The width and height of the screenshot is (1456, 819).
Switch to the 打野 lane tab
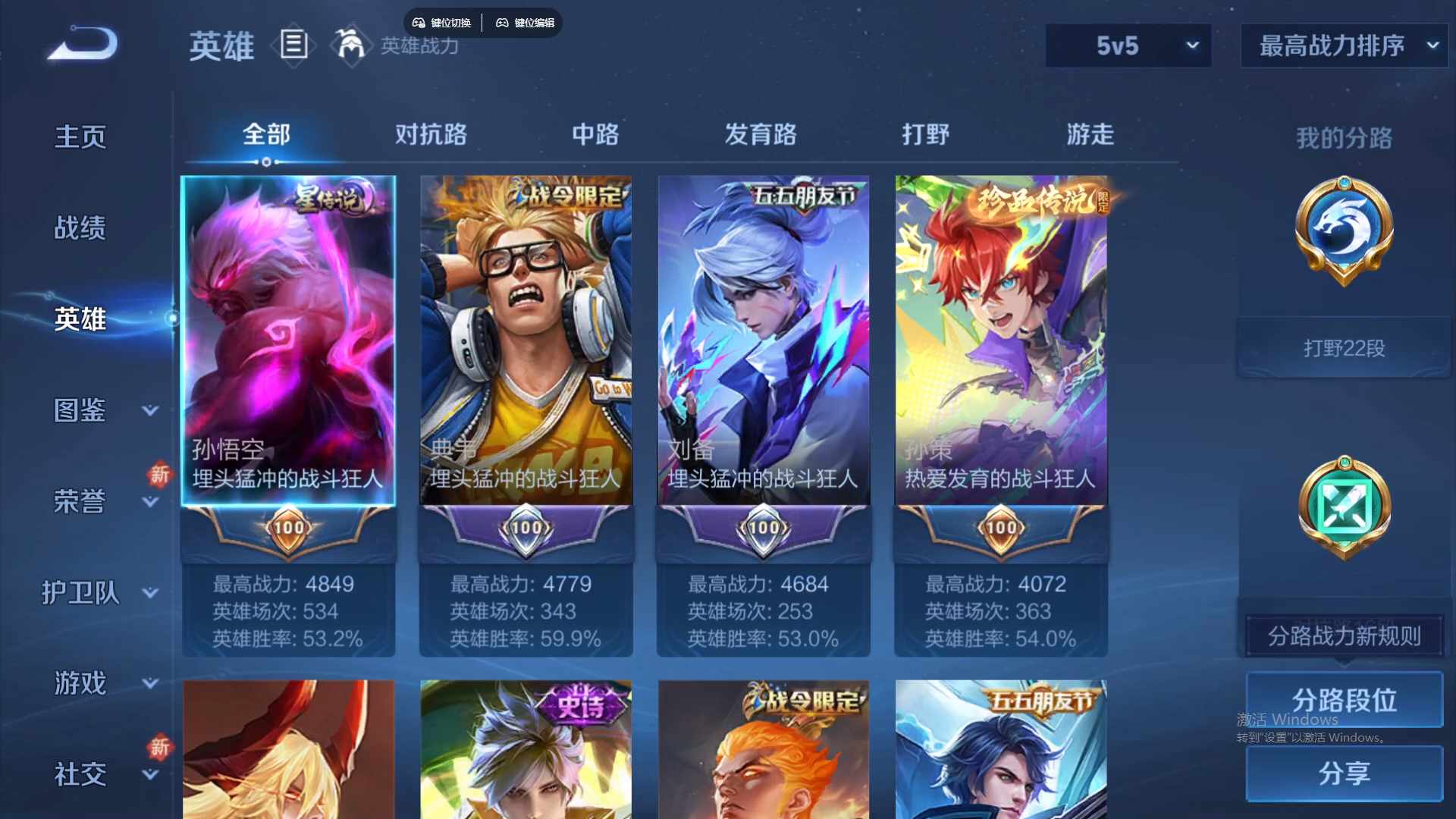(927, 134)
